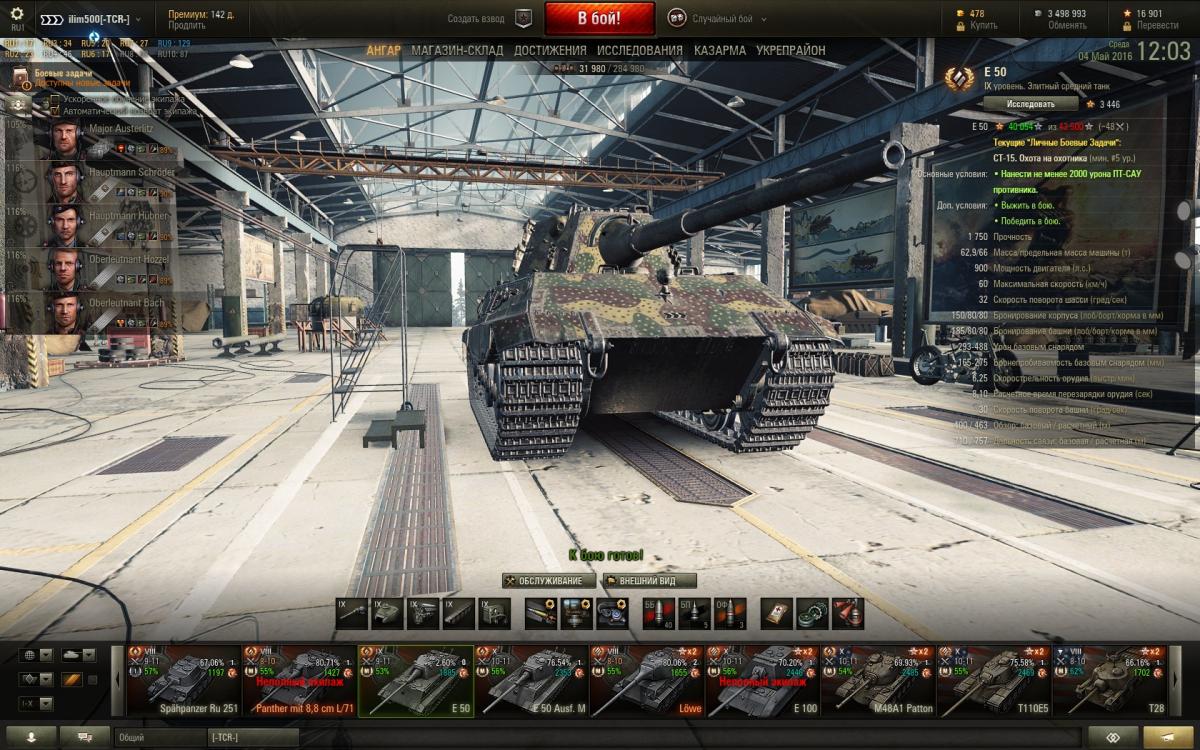Open the Внешний вид customization
1200x750 pixels.
tap(649, 580)
